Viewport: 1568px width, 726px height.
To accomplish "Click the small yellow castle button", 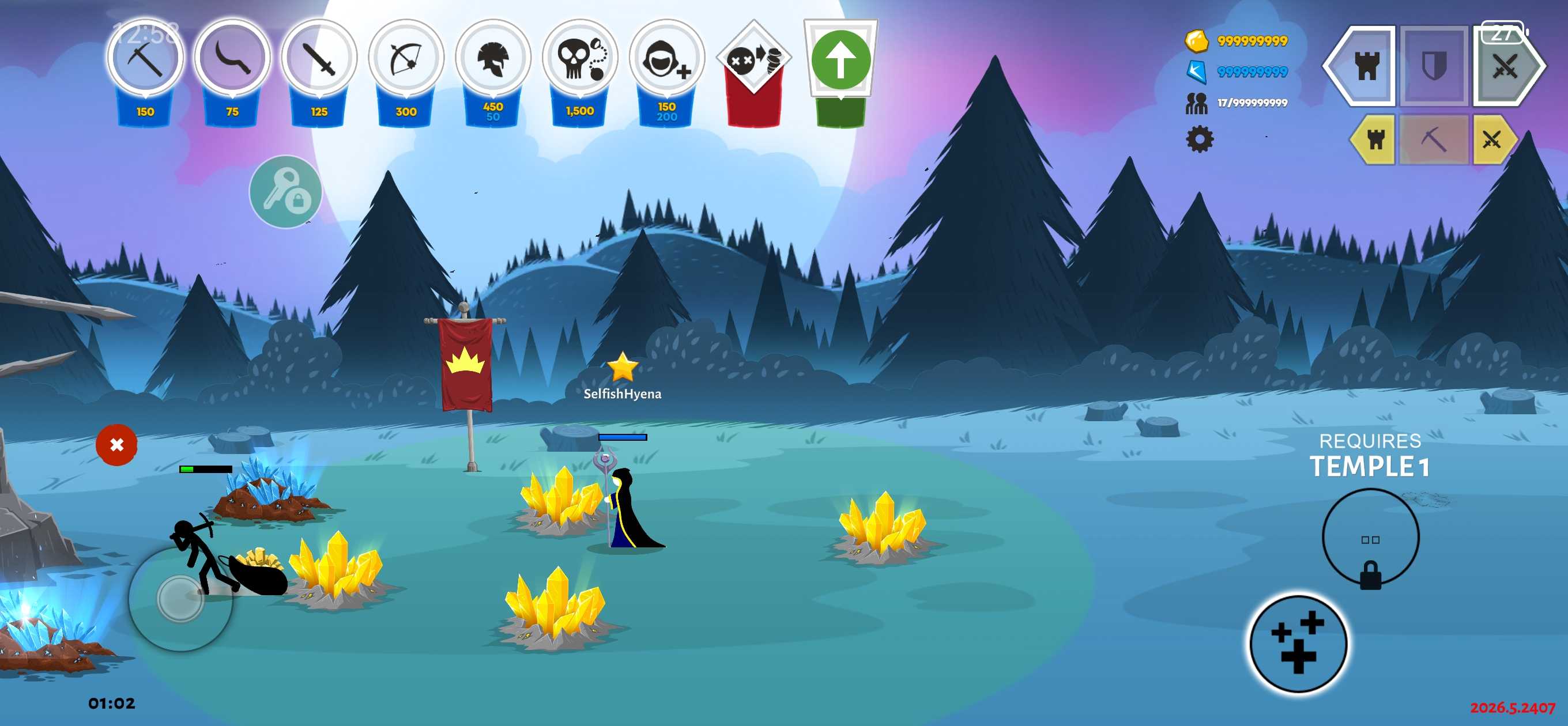I will tap(1375, 139).
